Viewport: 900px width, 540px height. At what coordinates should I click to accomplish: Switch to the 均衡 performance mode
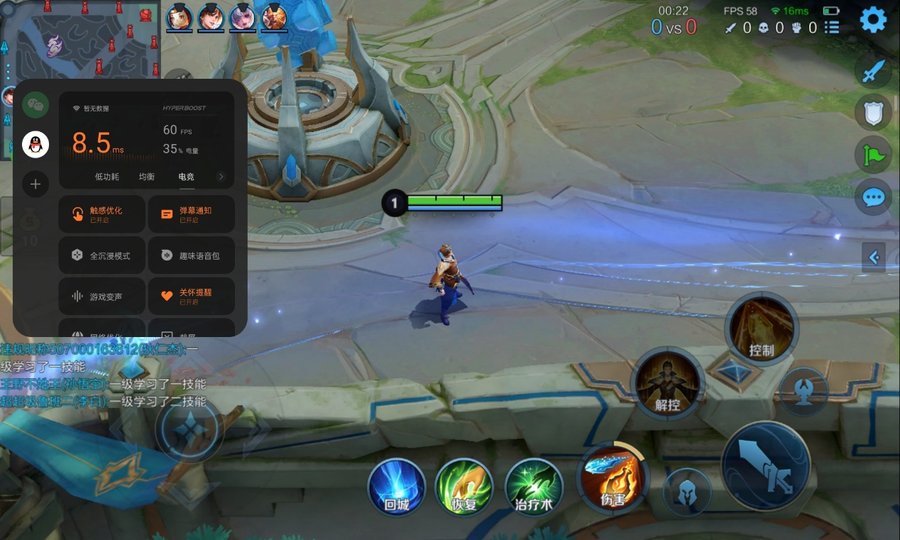tap(146, 176)
